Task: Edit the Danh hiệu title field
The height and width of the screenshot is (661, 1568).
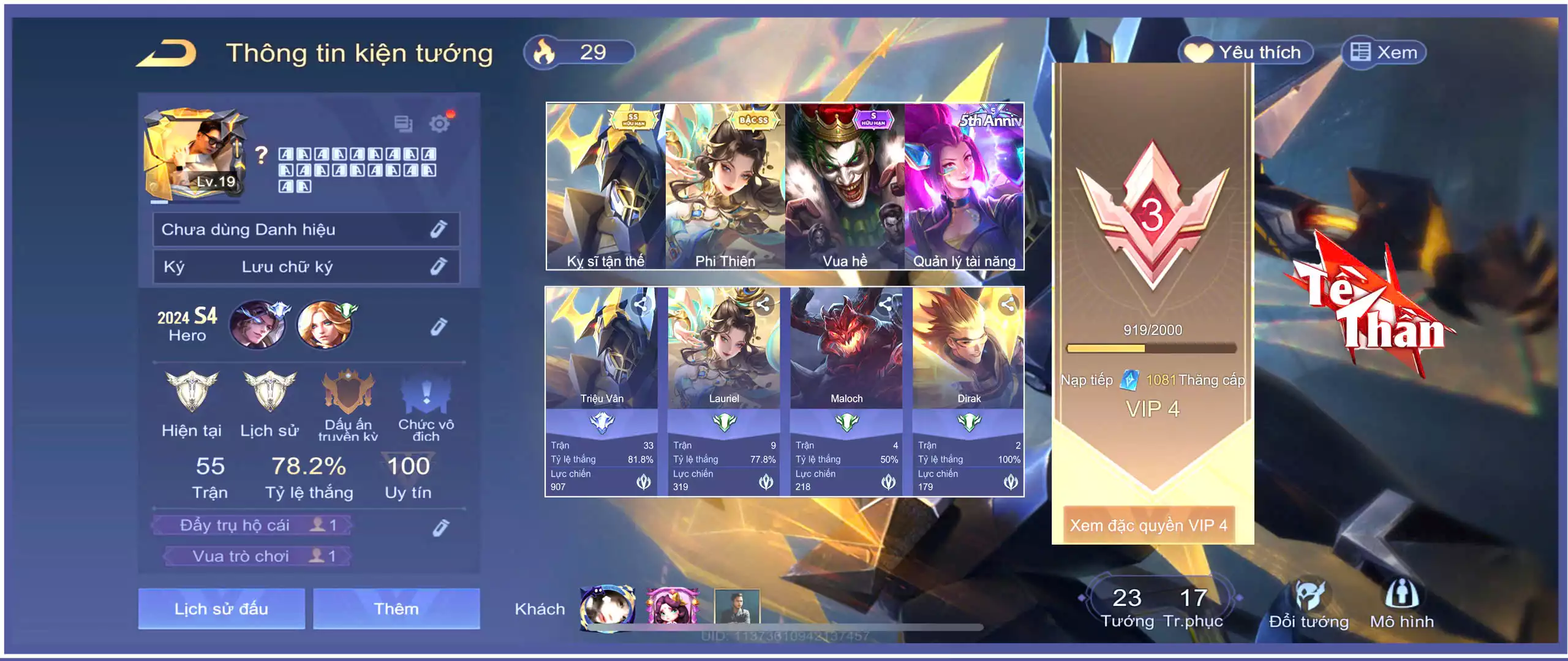Action: (438, 230)
